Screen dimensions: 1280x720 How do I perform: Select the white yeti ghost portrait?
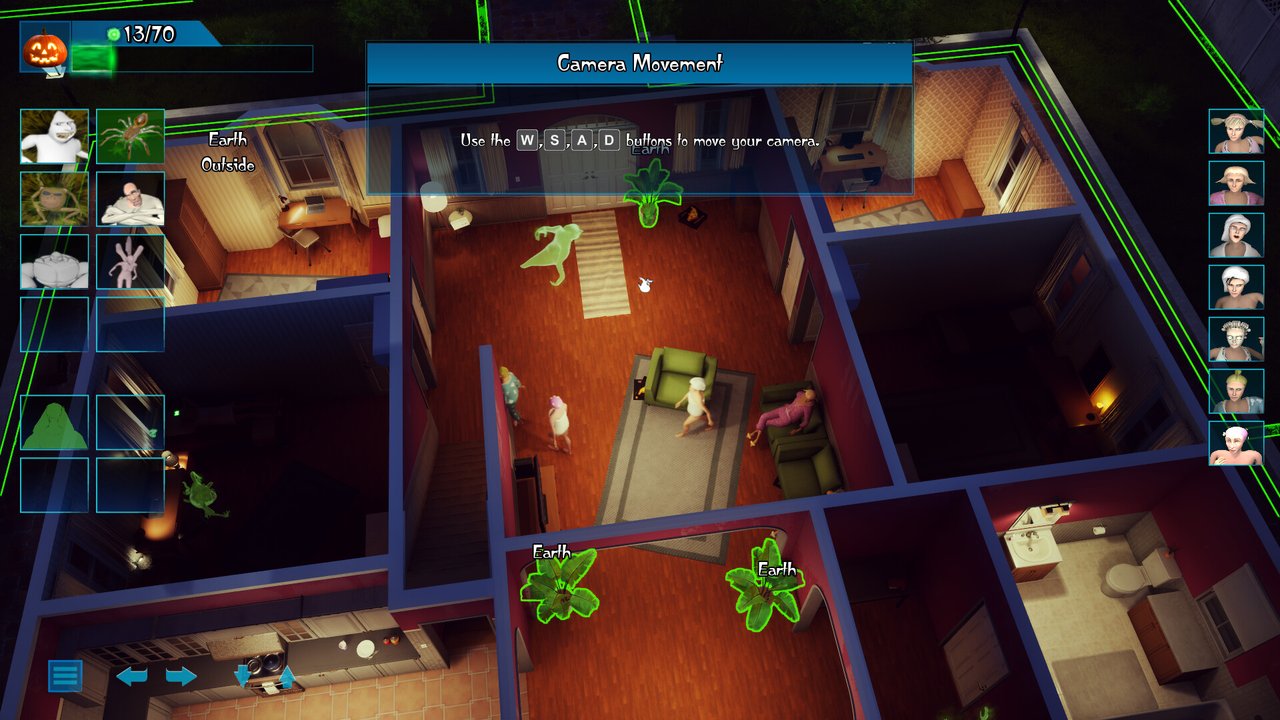(54, 137)
